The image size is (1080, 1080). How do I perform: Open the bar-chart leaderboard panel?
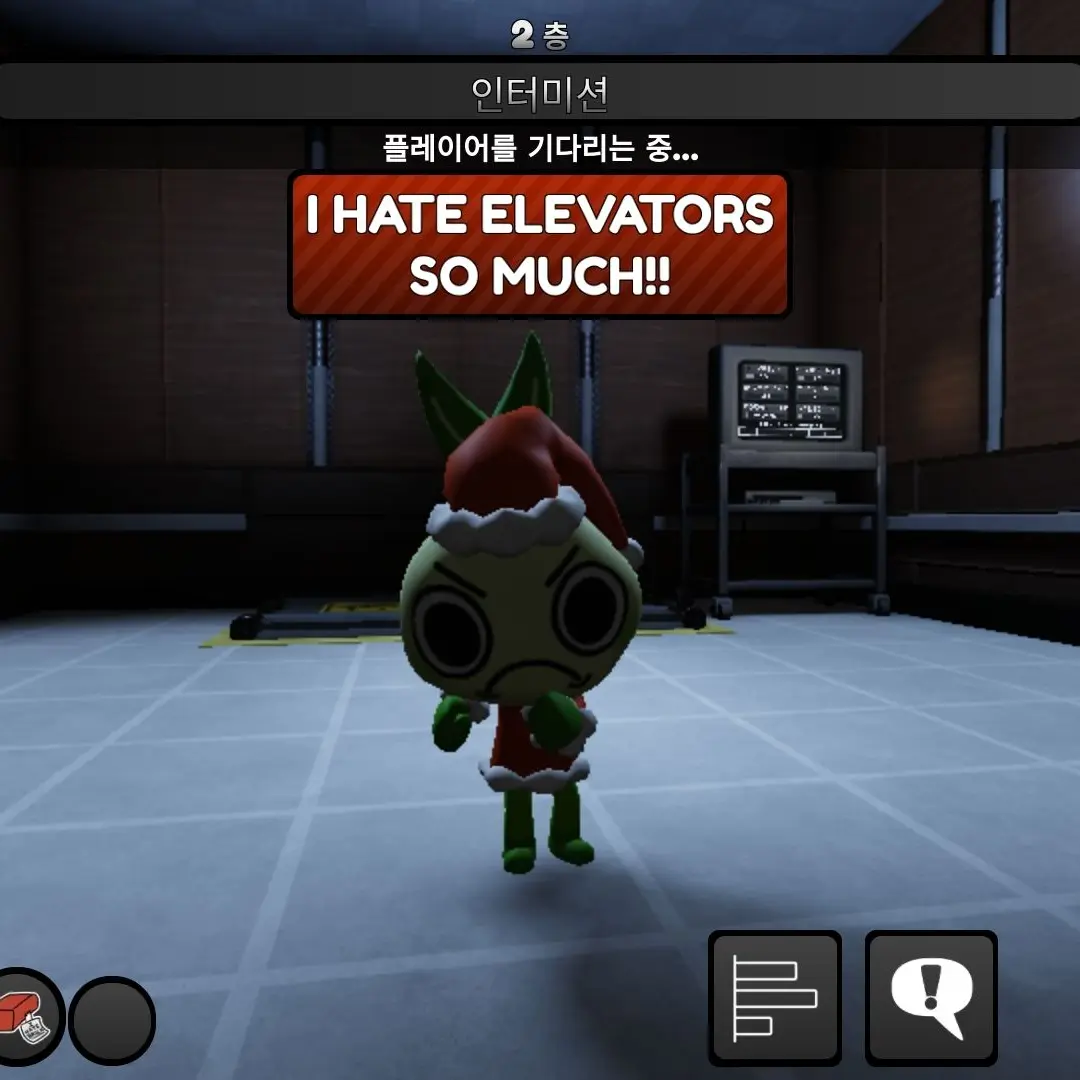pyautogui.click(x=775, y=997)
